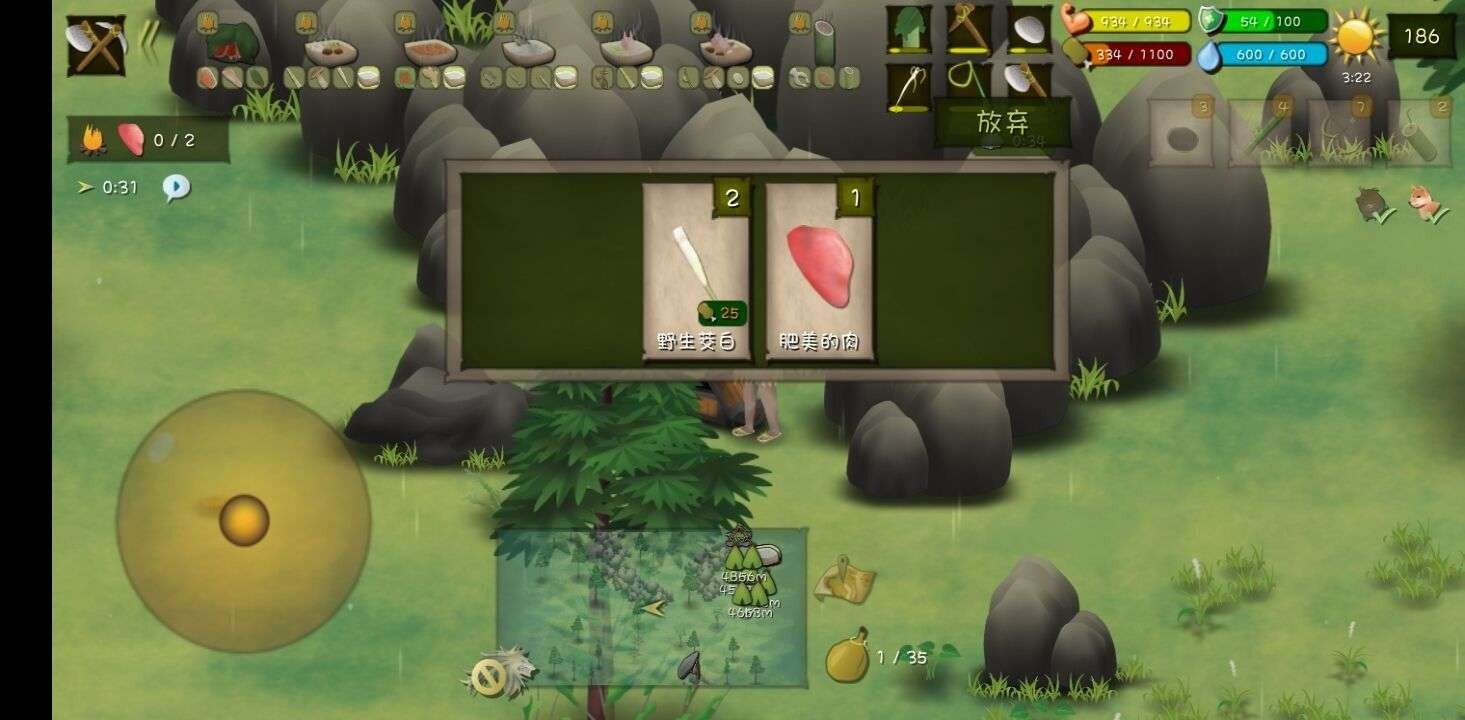1465x720 pixels.
Task: Use the yellow gourd water flask
Action: coord(847,656)
